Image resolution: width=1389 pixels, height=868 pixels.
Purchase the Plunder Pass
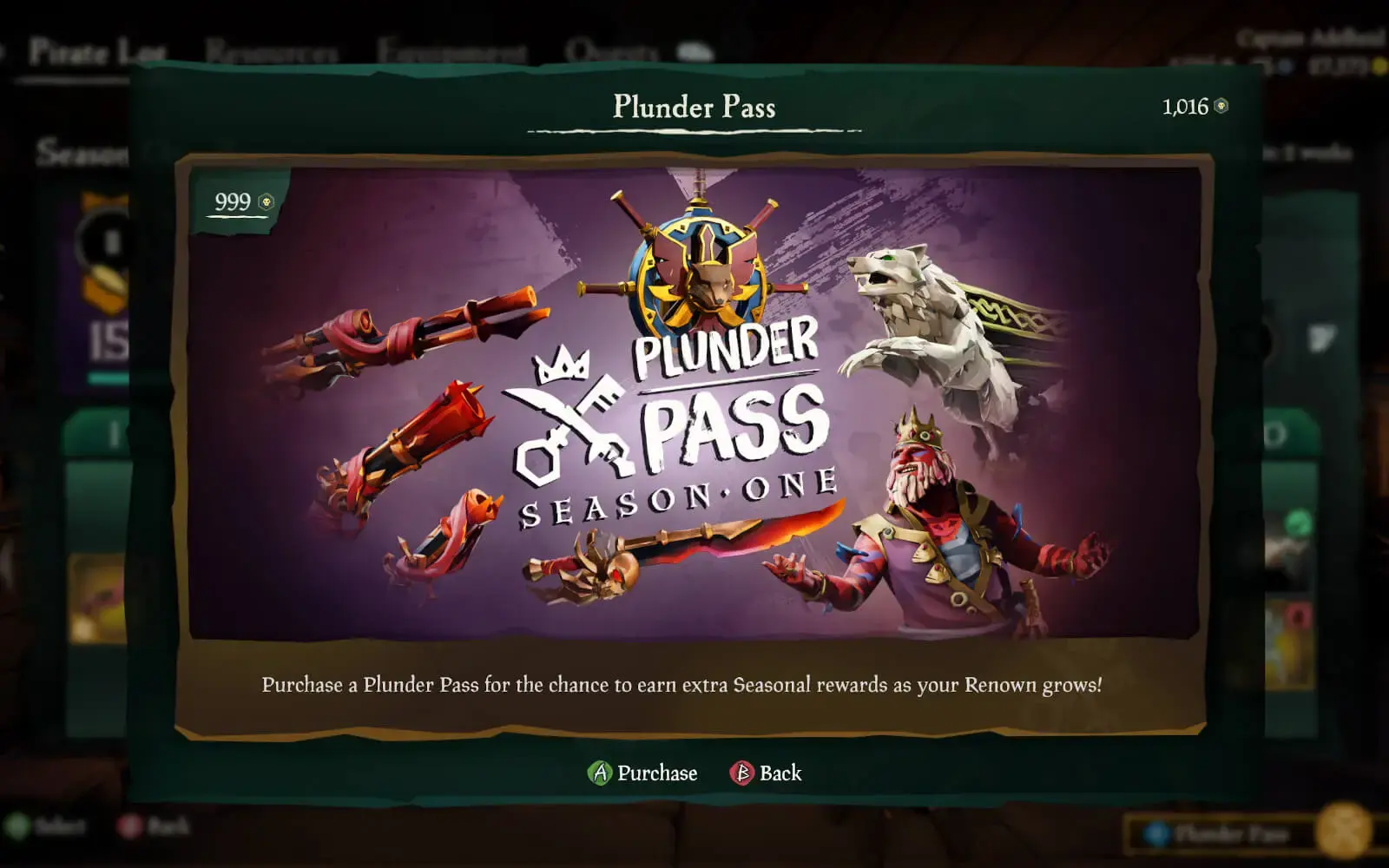pyautogui.click(x=643, y=773)
